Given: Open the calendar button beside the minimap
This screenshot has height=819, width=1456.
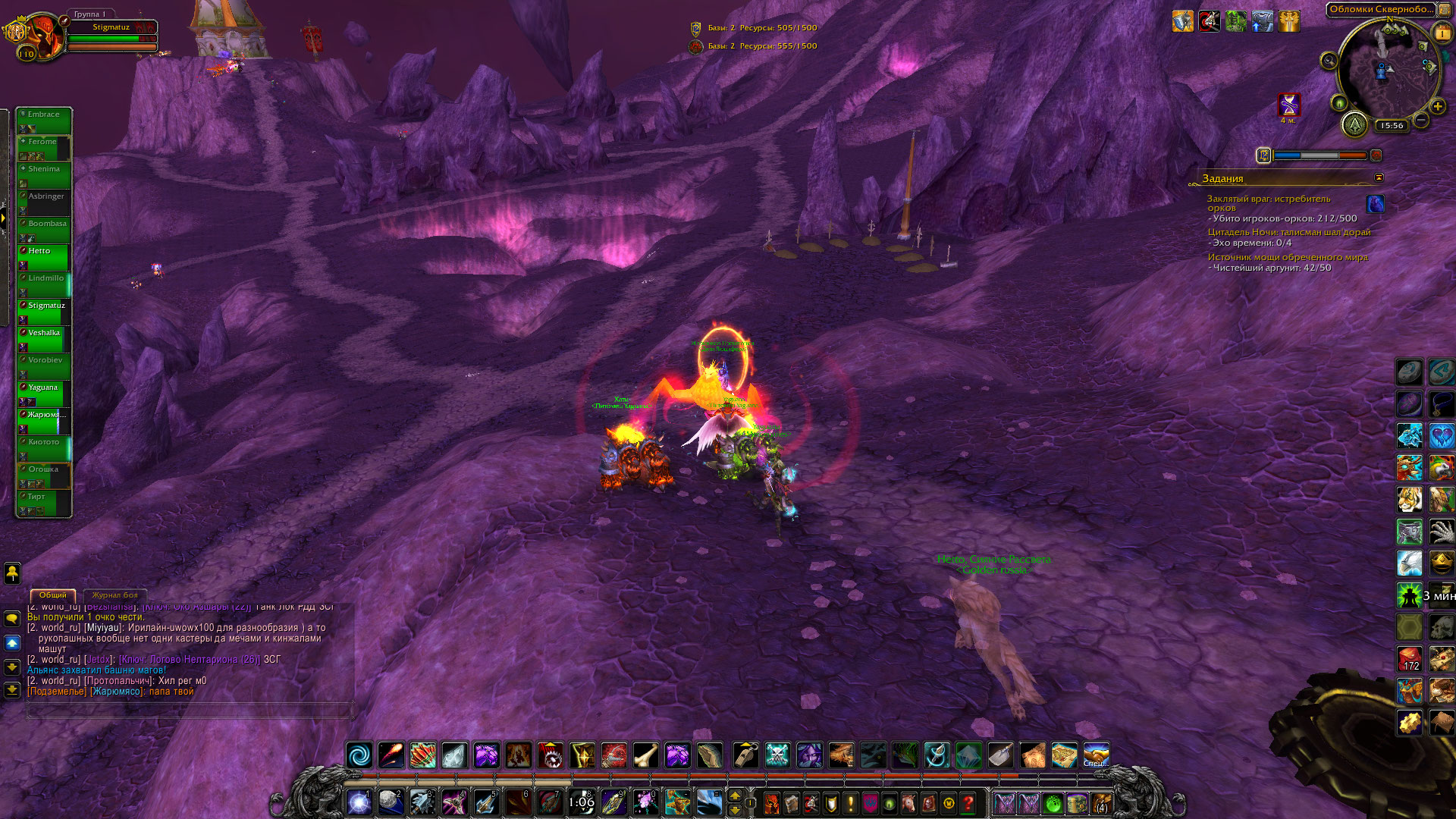Looking at the screenshot, I should (1442, 33).
